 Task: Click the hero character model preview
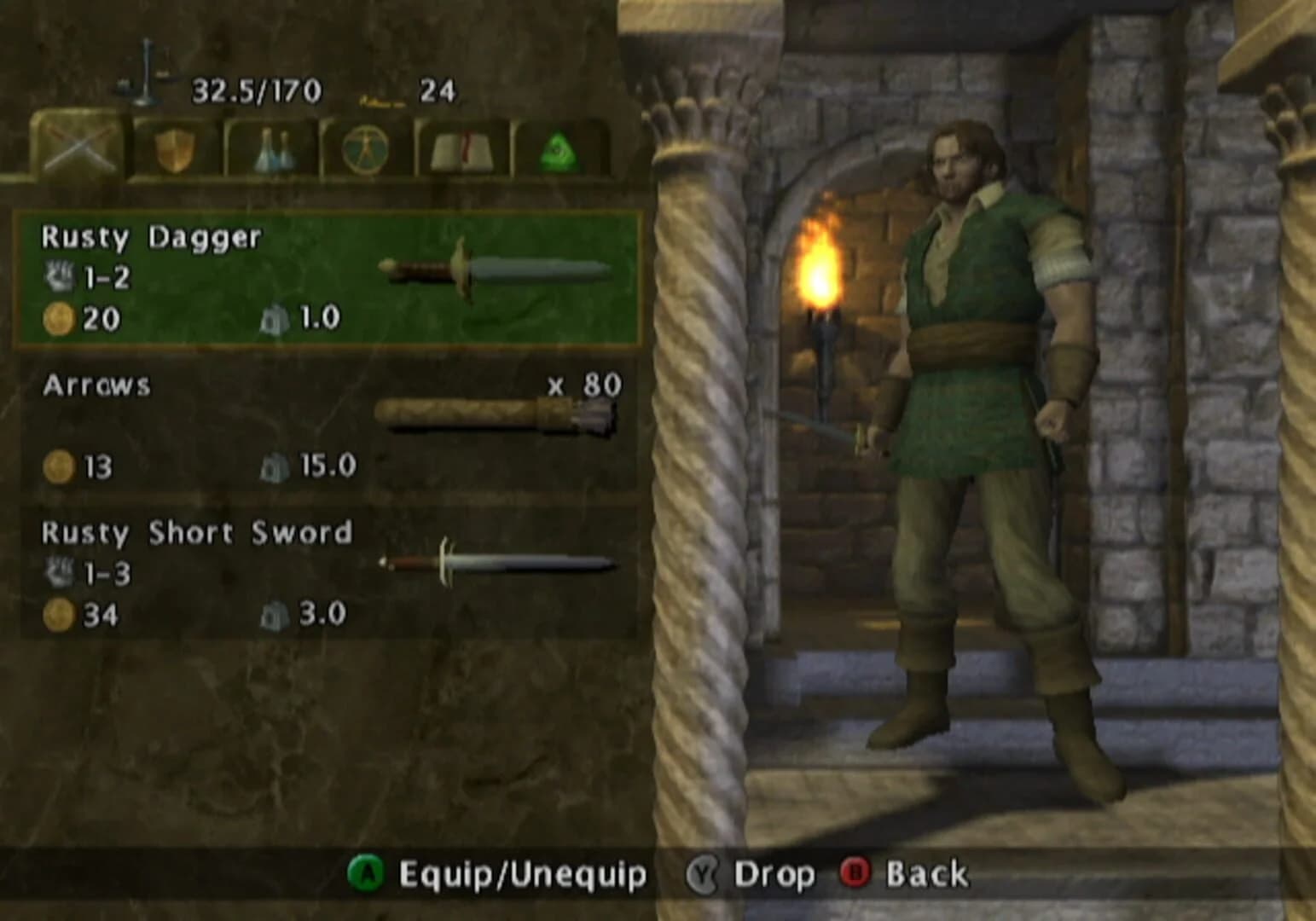981,426
